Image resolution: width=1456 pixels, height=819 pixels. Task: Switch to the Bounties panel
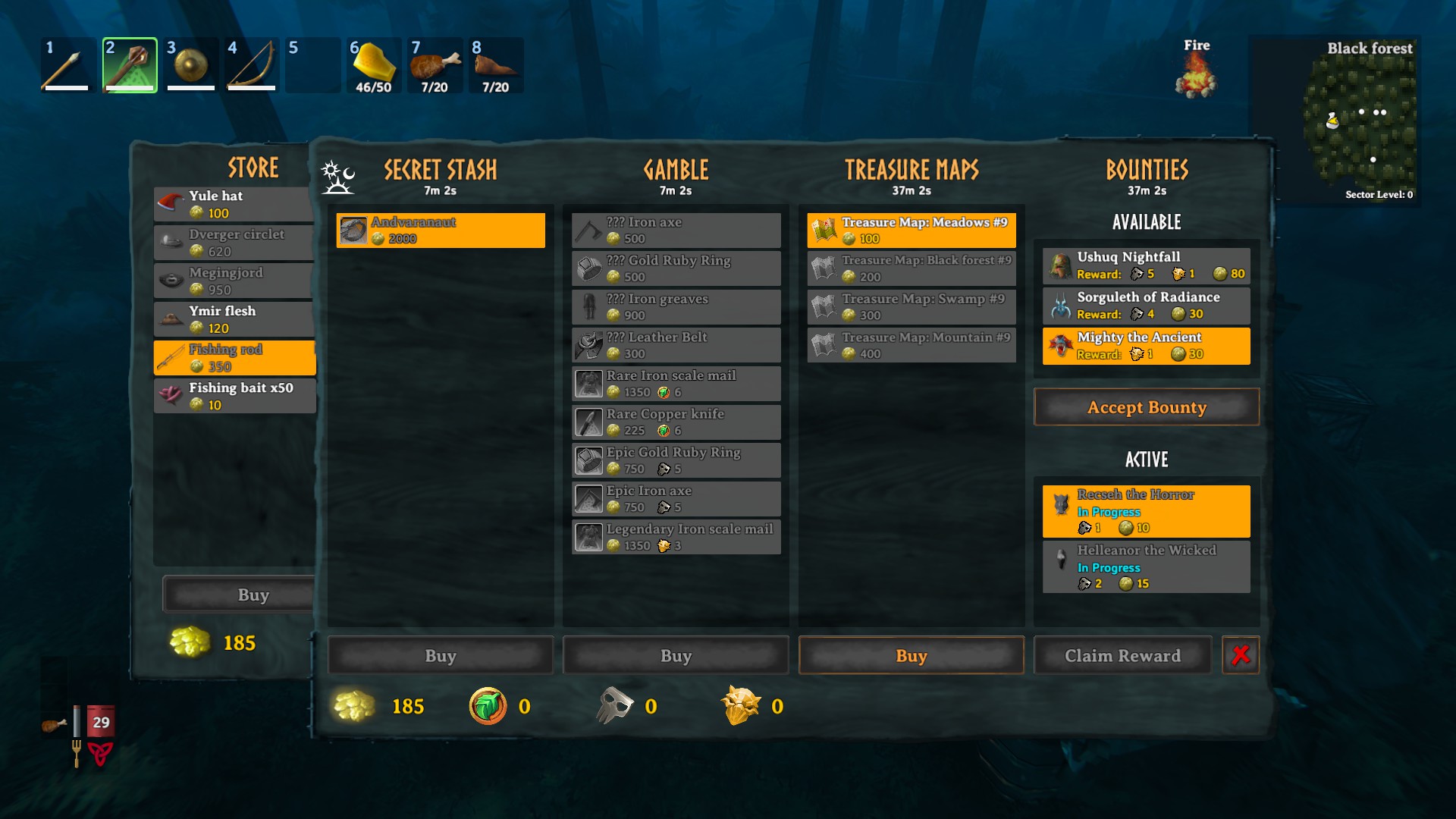[x=1146, y=168]
